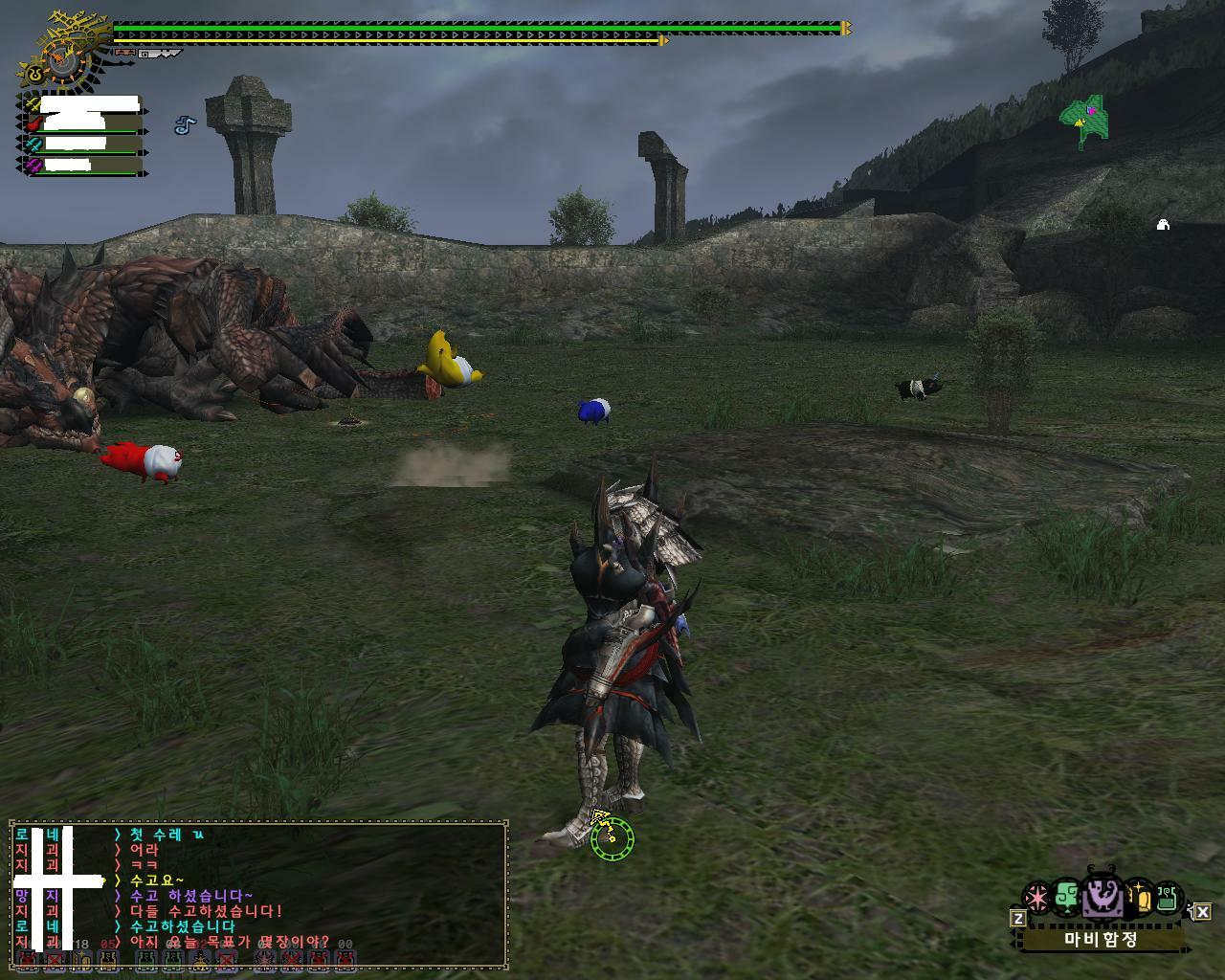Choose the pink starburst item icon

(1036, 898)
